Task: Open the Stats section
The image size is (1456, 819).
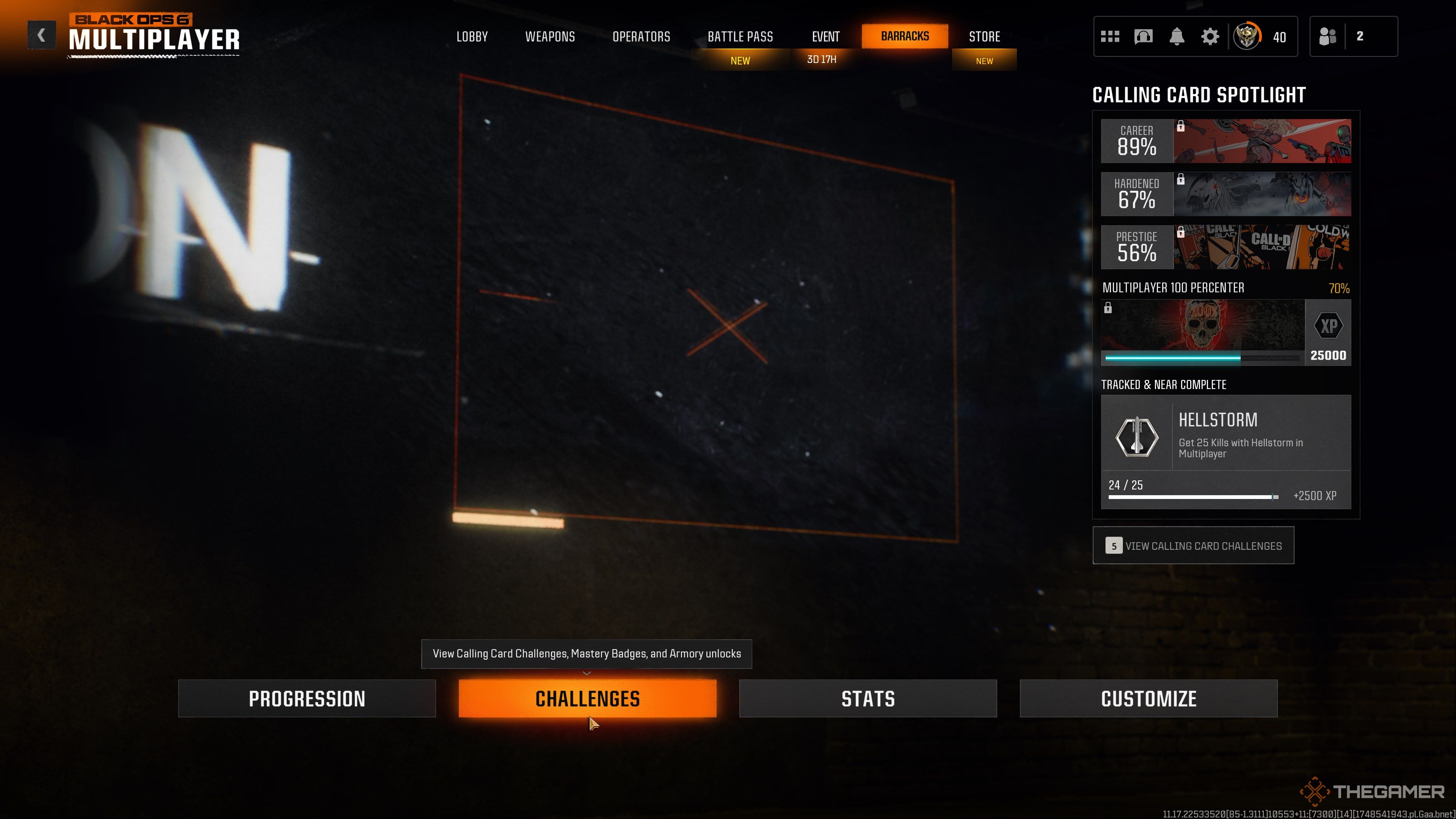Action: [x=868, y=698]
